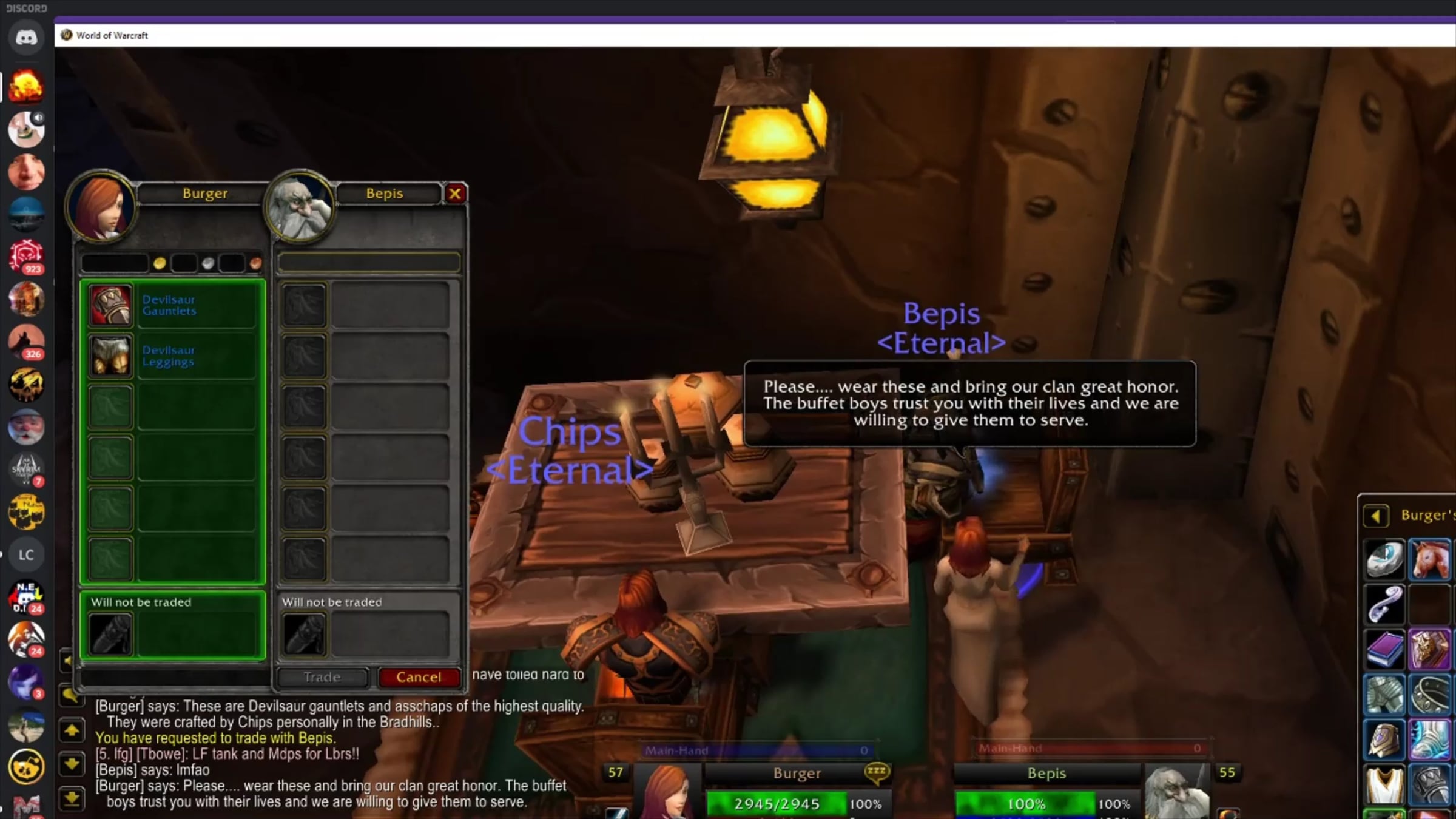Select the studded belt in the bag
The height and width of the screenshot is (819, 1456).
[1429, 695]
